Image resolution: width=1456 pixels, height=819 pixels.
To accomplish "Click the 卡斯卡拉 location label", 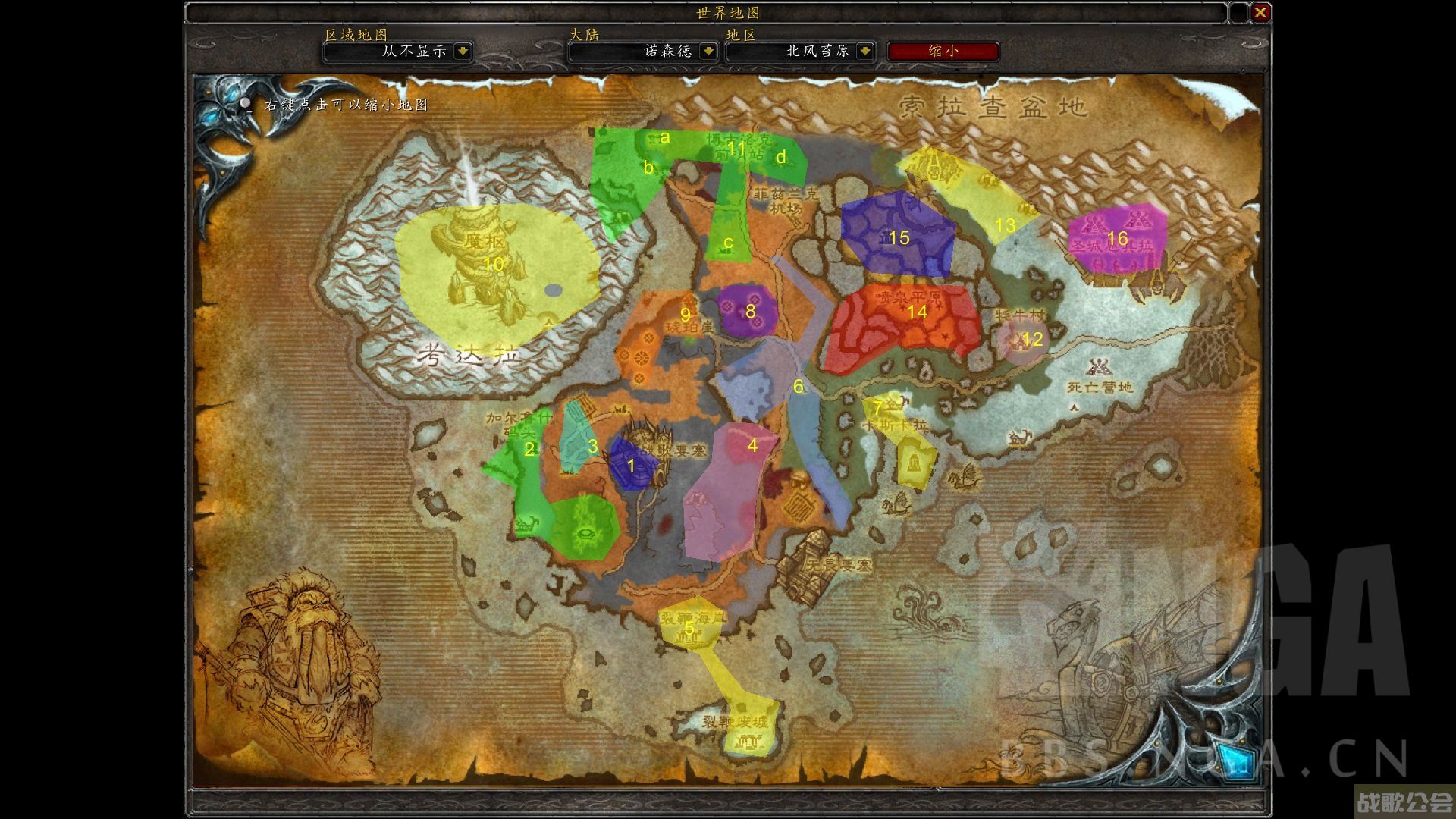I will [896, 426].
